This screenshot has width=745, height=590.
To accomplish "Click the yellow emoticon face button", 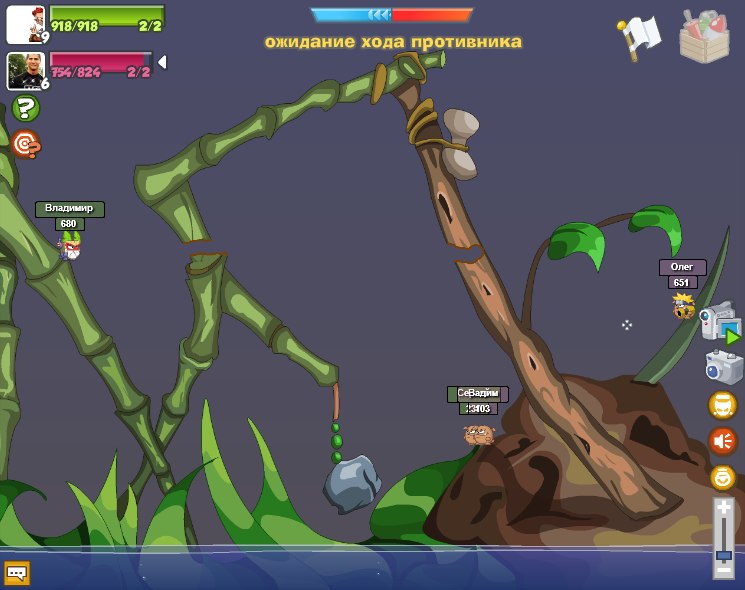I will click(722, 477).
